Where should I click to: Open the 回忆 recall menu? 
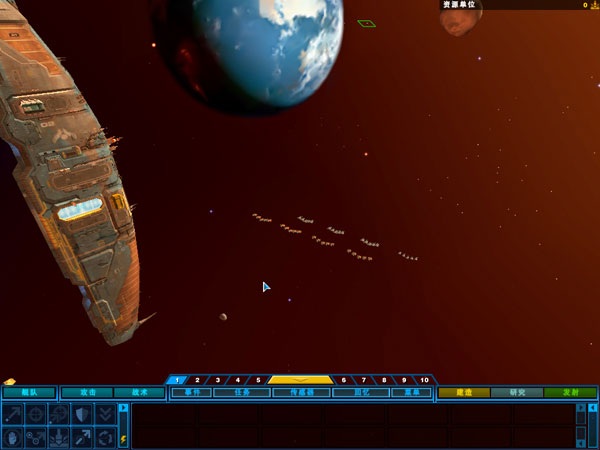[x=360, y=393]
